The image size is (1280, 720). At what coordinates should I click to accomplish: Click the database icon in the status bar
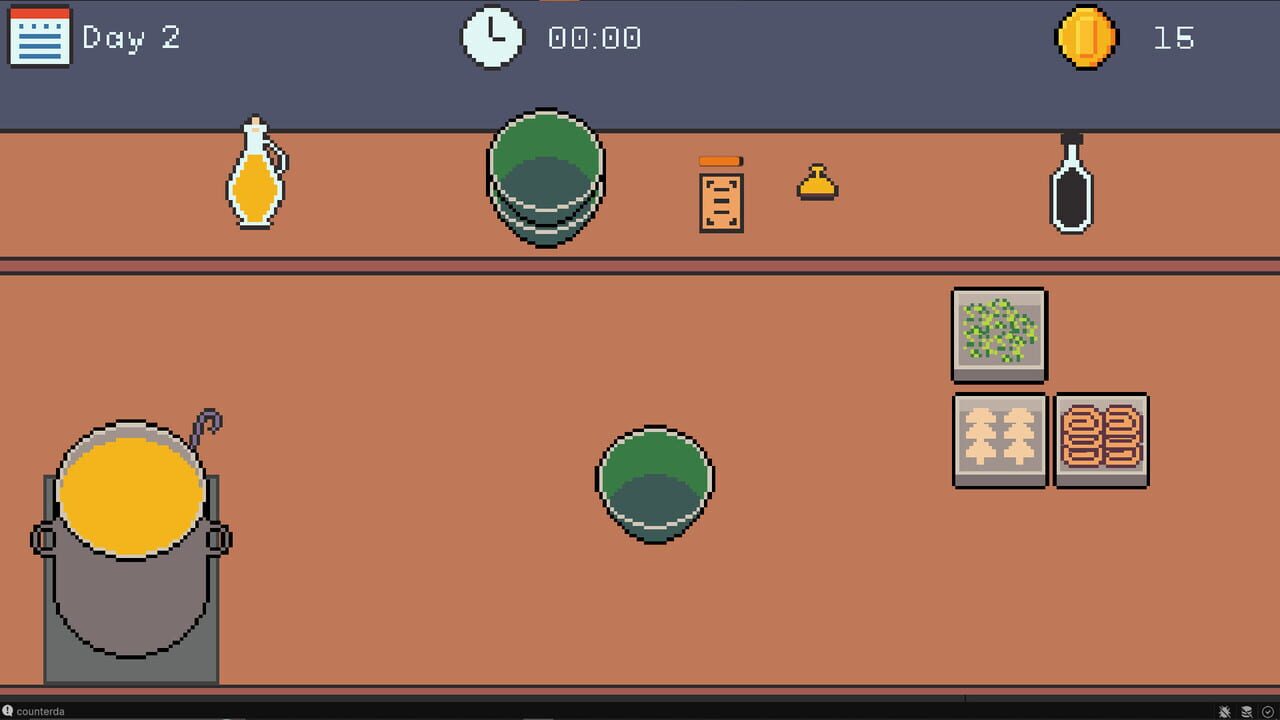(1246, 711)
